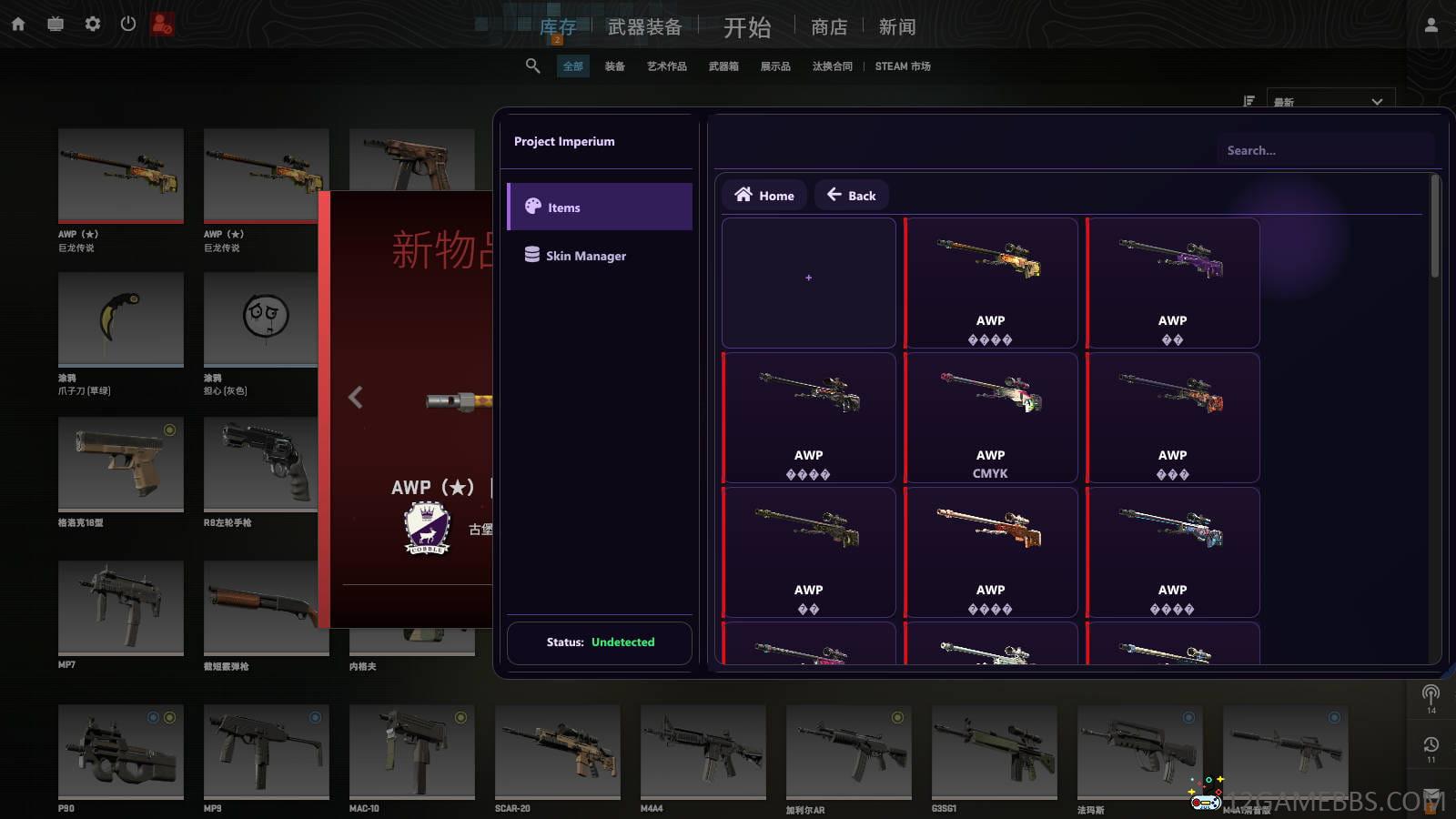The width and height of the screenshot is (1456, 819).
Task: Open the STEAM 市场 market link
Action: click(x=903, y=66)
